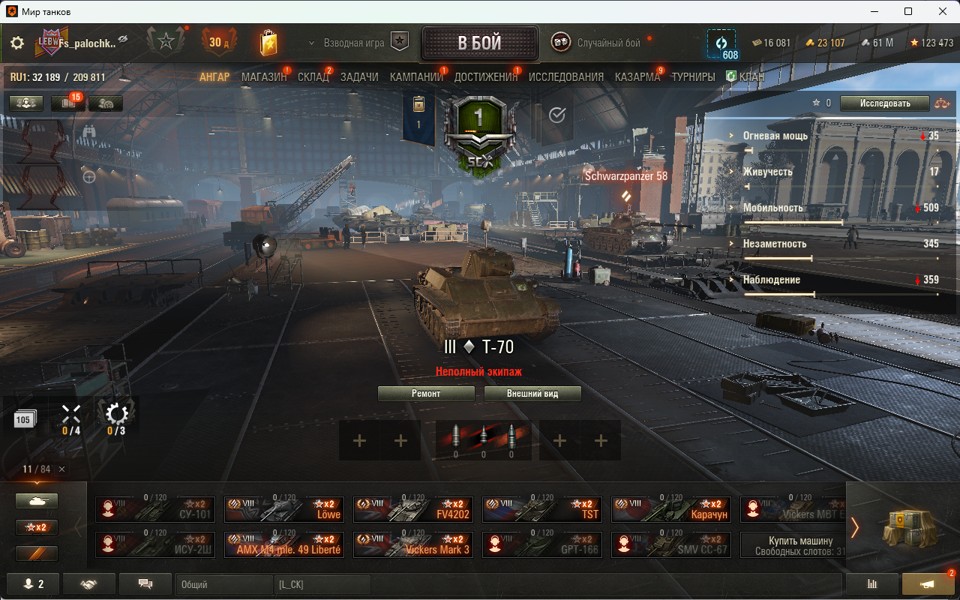Open the КАМПАНИИ tab
The image size is (960, 600).
pos(416,77)
